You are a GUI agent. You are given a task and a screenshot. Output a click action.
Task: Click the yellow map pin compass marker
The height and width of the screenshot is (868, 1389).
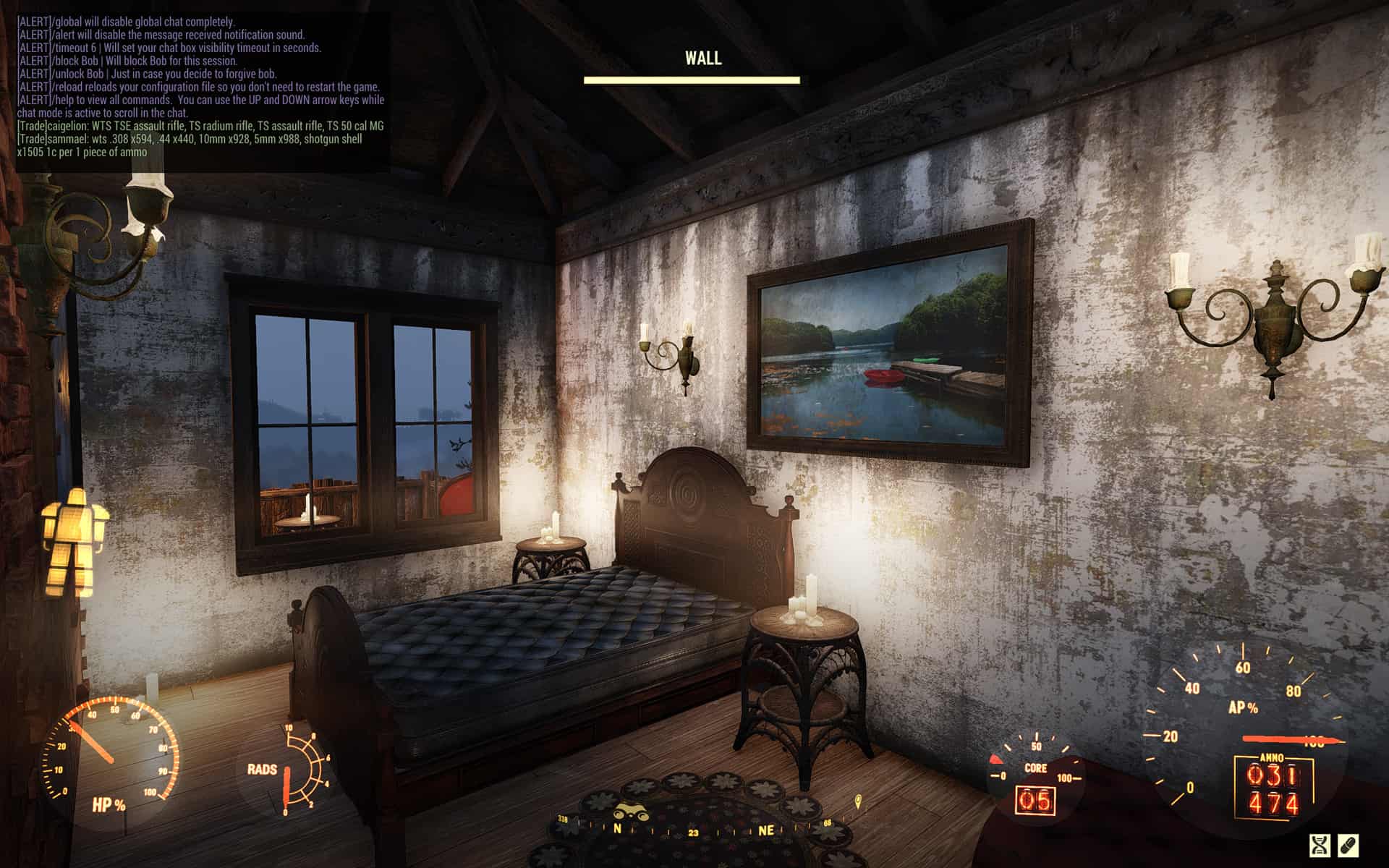click(x=858, y=801)
